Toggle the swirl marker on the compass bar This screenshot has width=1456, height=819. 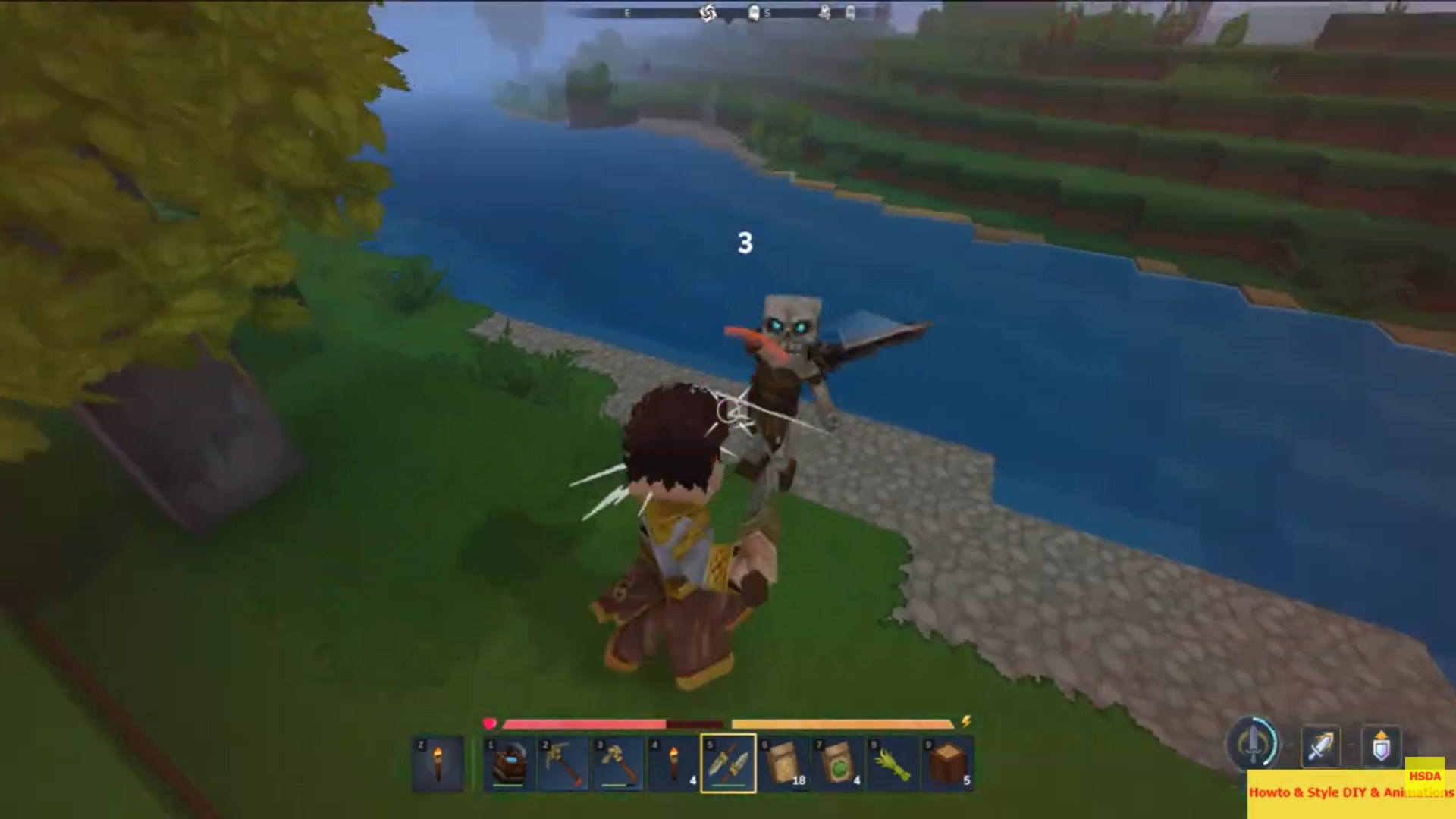(x=708, y=13)
